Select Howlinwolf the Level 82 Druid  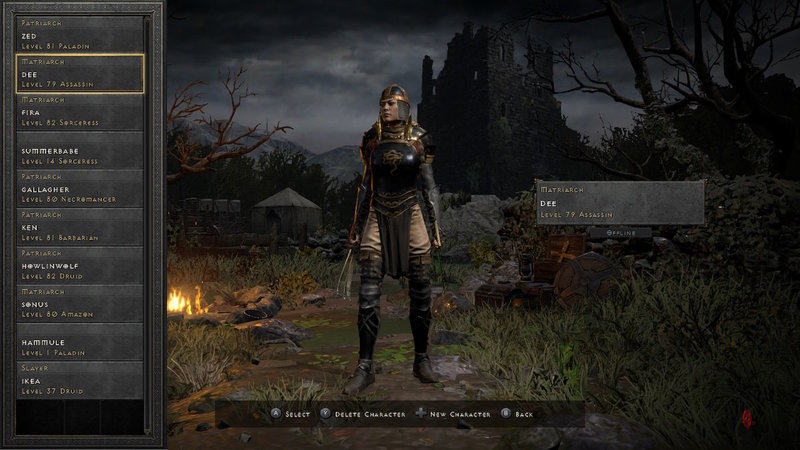80,265
